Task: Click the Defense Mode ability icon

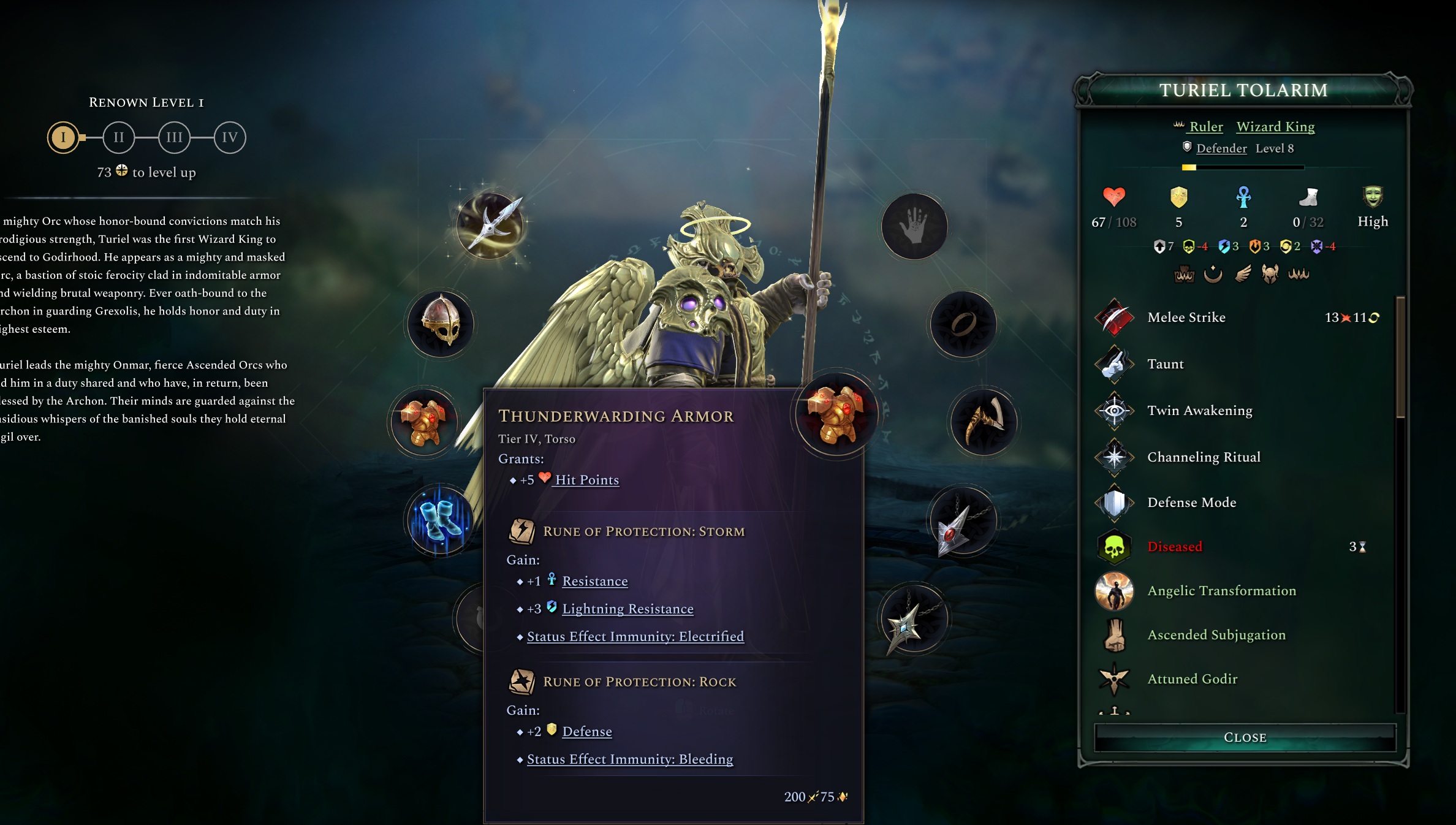Action: point(1115,501)
